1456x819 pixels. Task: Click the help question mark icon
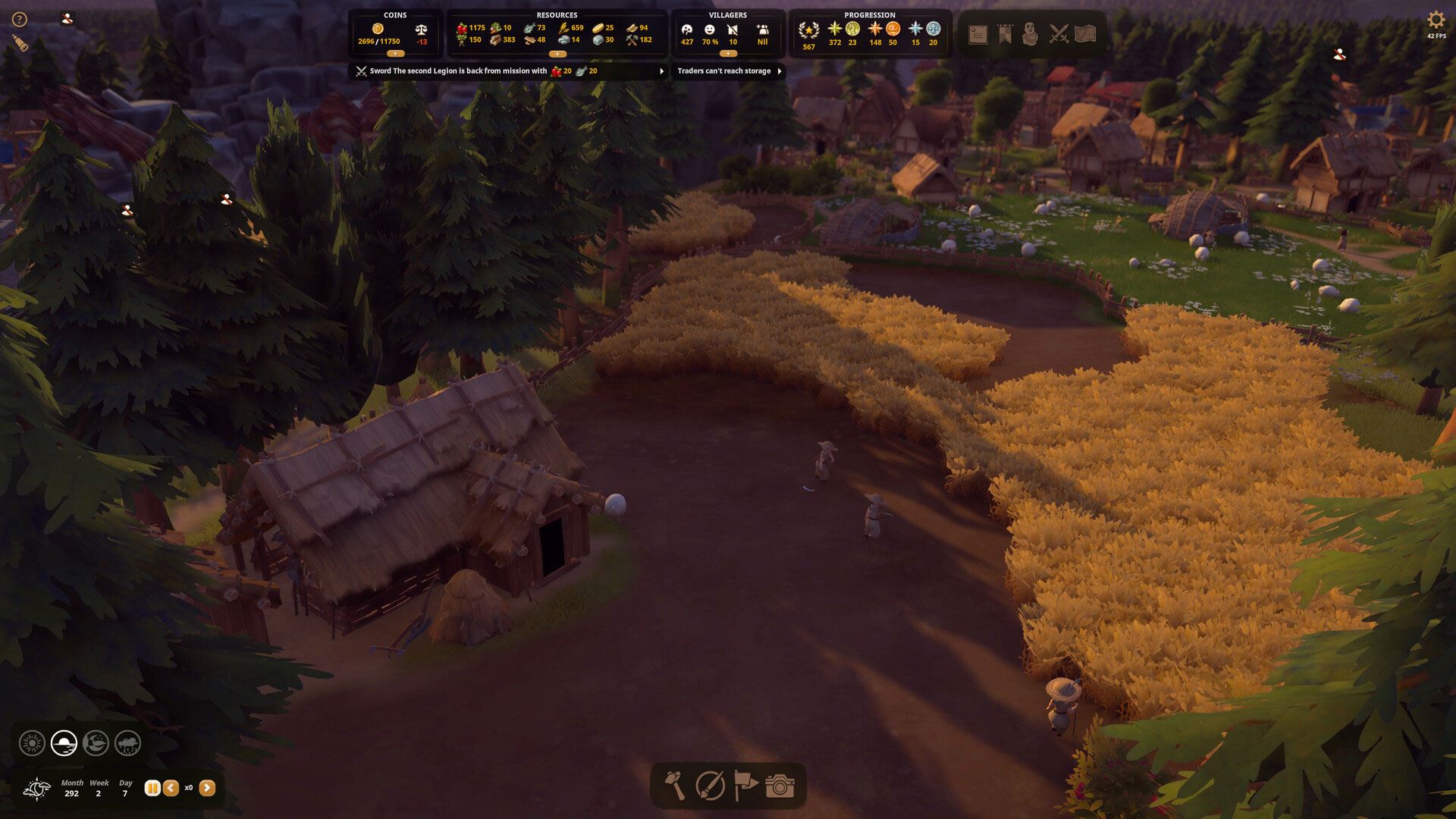click(x=20, y=20)
